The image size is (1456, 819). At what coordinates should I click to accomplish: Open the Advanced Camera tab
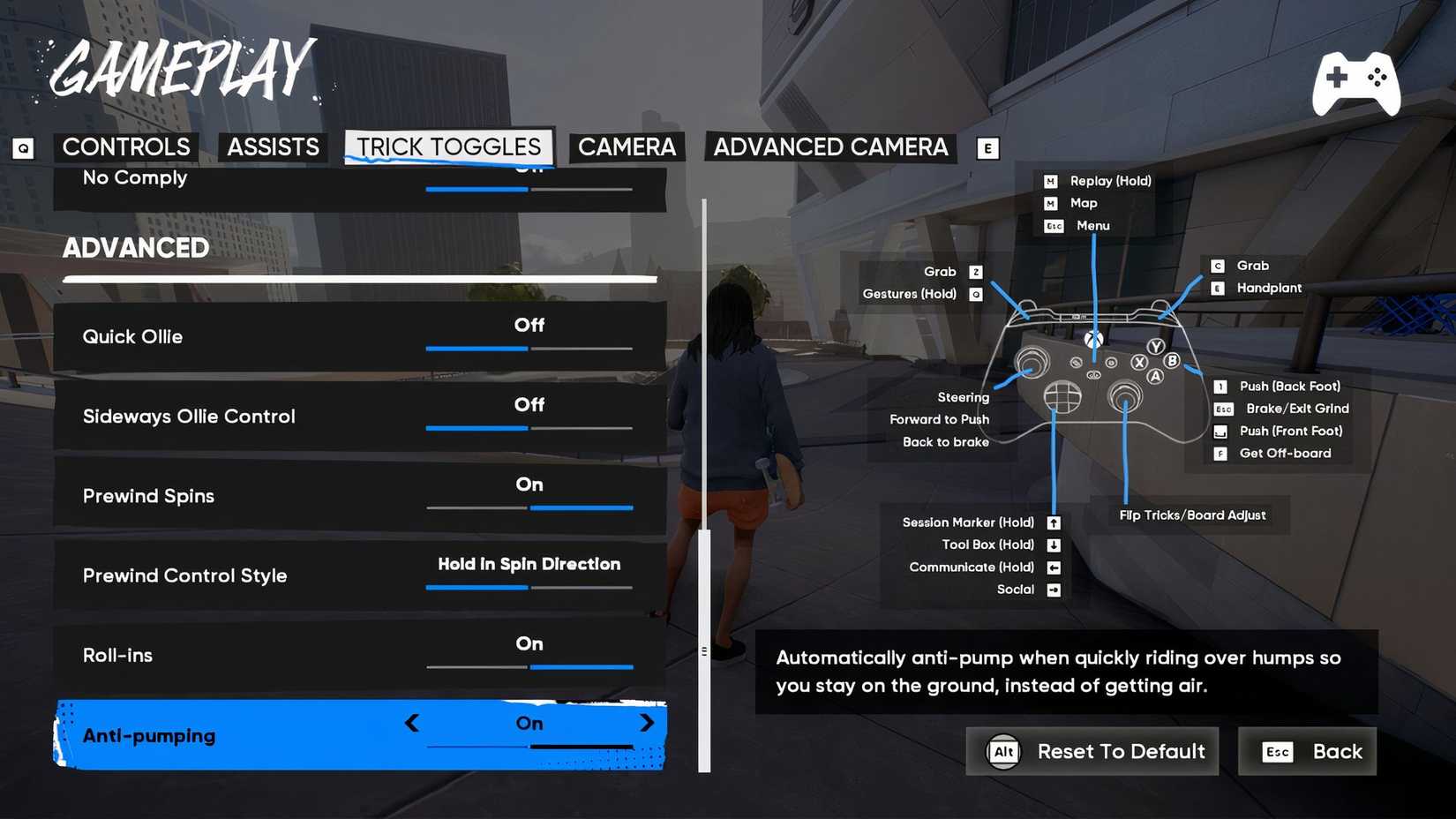point(830,147)
